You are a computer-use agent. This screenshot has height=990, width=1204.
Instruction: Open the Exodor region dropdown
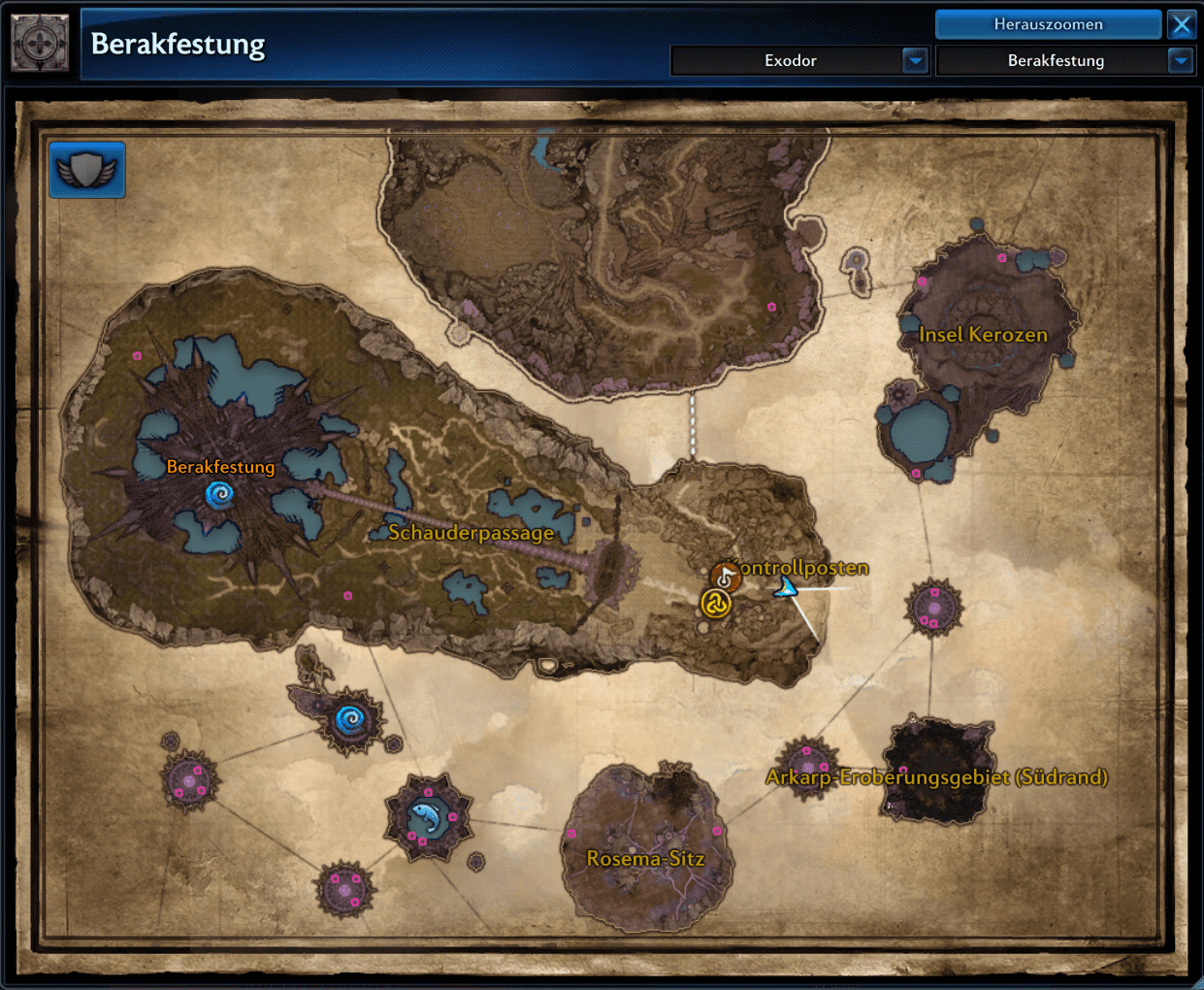(915, 61)
